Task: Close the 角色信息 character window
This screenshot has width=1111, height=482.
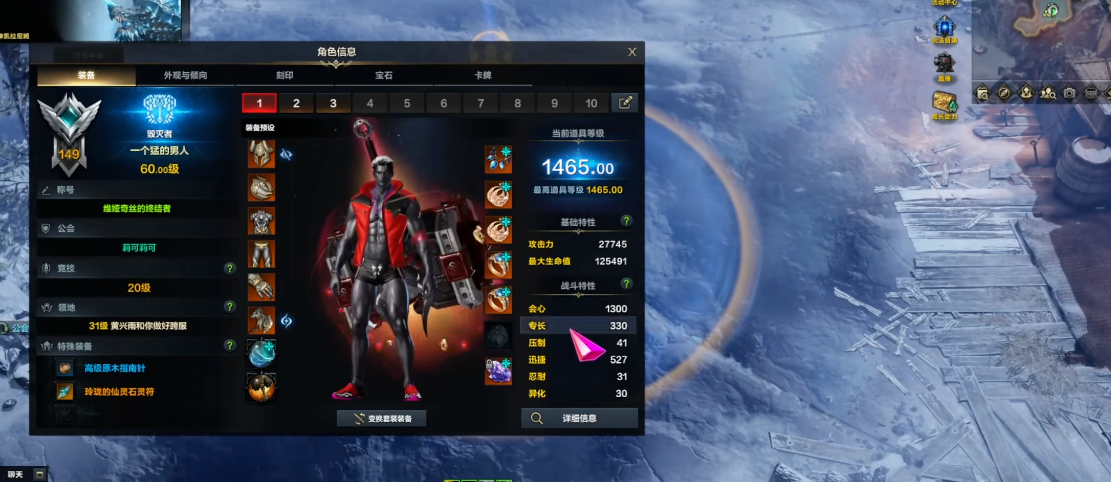Action: click(x=632, y=52)
